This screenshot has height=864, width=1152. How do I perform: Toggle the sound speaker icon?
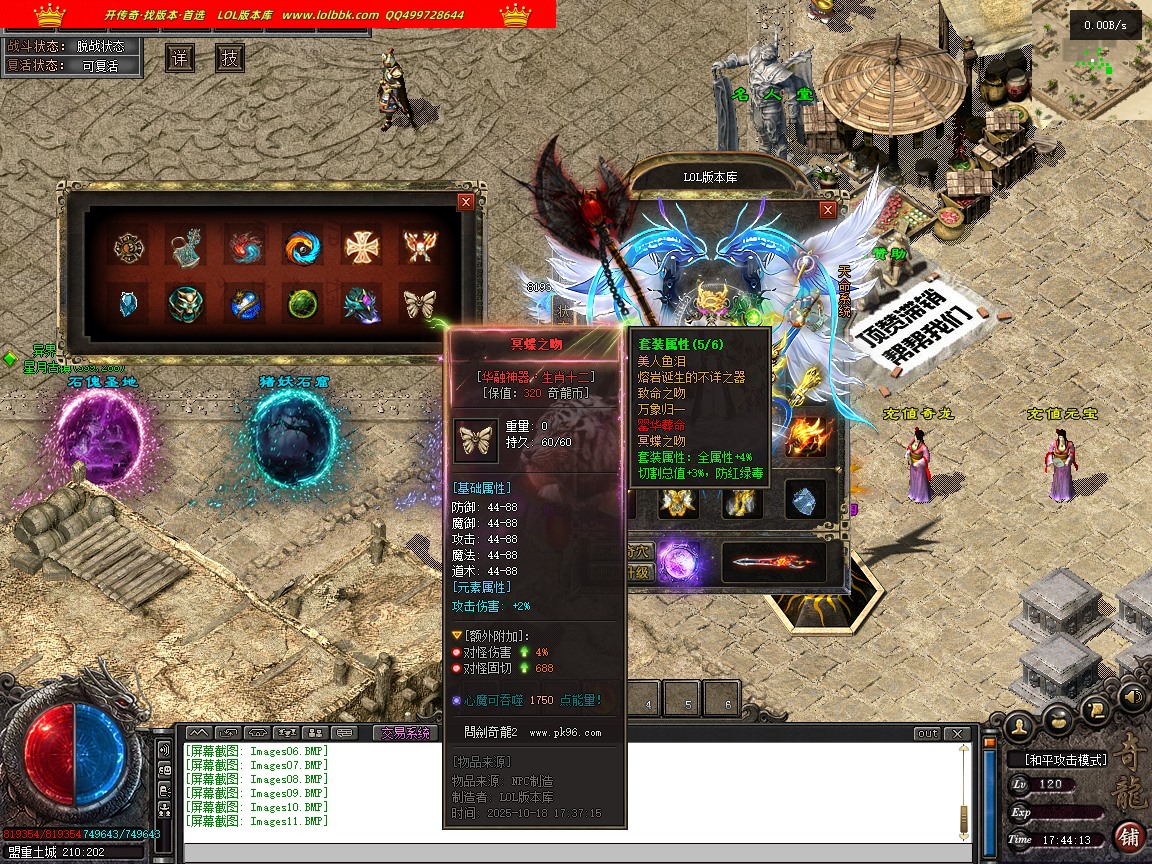pos(1132,695)
